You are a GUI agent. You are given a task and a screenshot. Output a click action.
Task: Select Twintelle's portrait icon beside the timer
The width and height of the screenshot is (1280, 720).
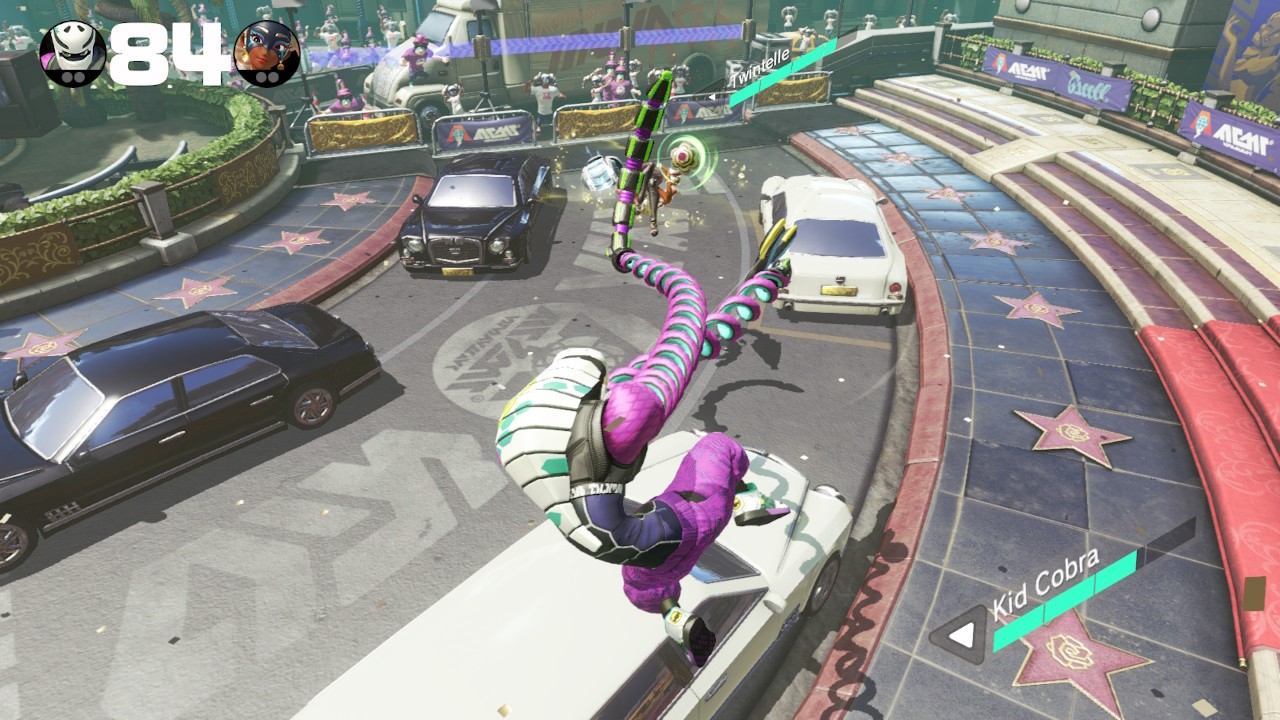point(267,53)
